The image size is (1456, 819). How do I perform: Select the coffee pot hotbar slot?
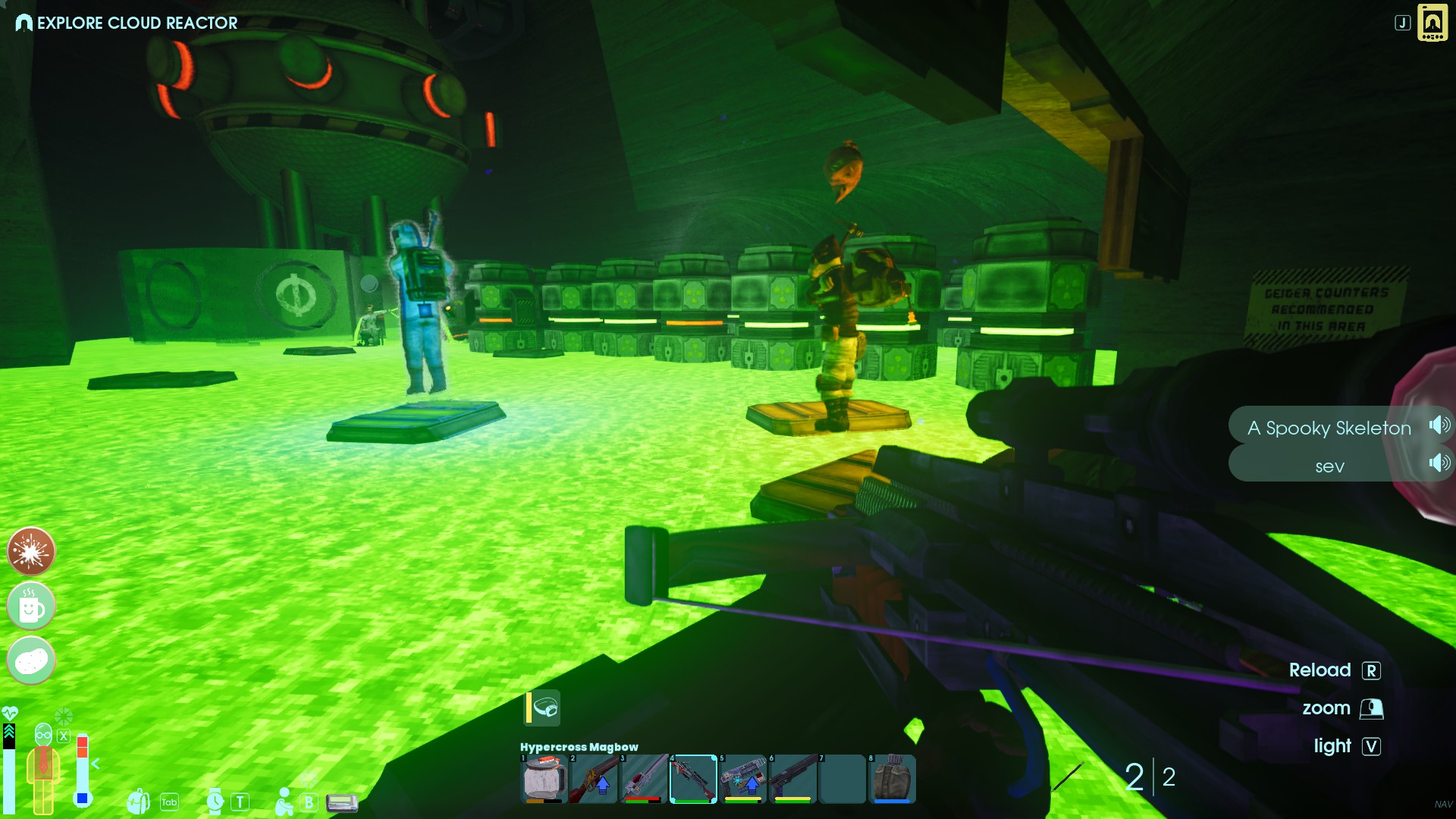coord(544,778)
